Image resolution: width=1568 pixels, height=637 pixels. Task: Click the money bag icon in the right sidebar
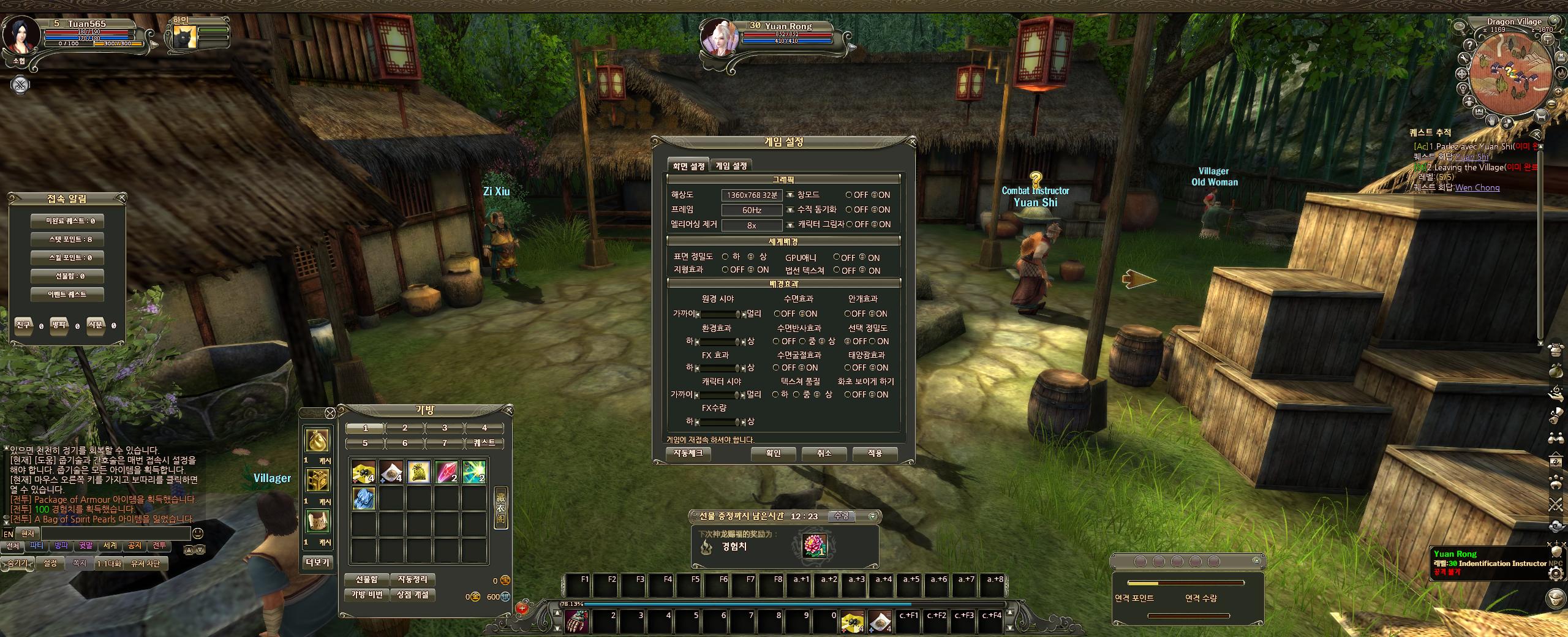pos(1555,370)
